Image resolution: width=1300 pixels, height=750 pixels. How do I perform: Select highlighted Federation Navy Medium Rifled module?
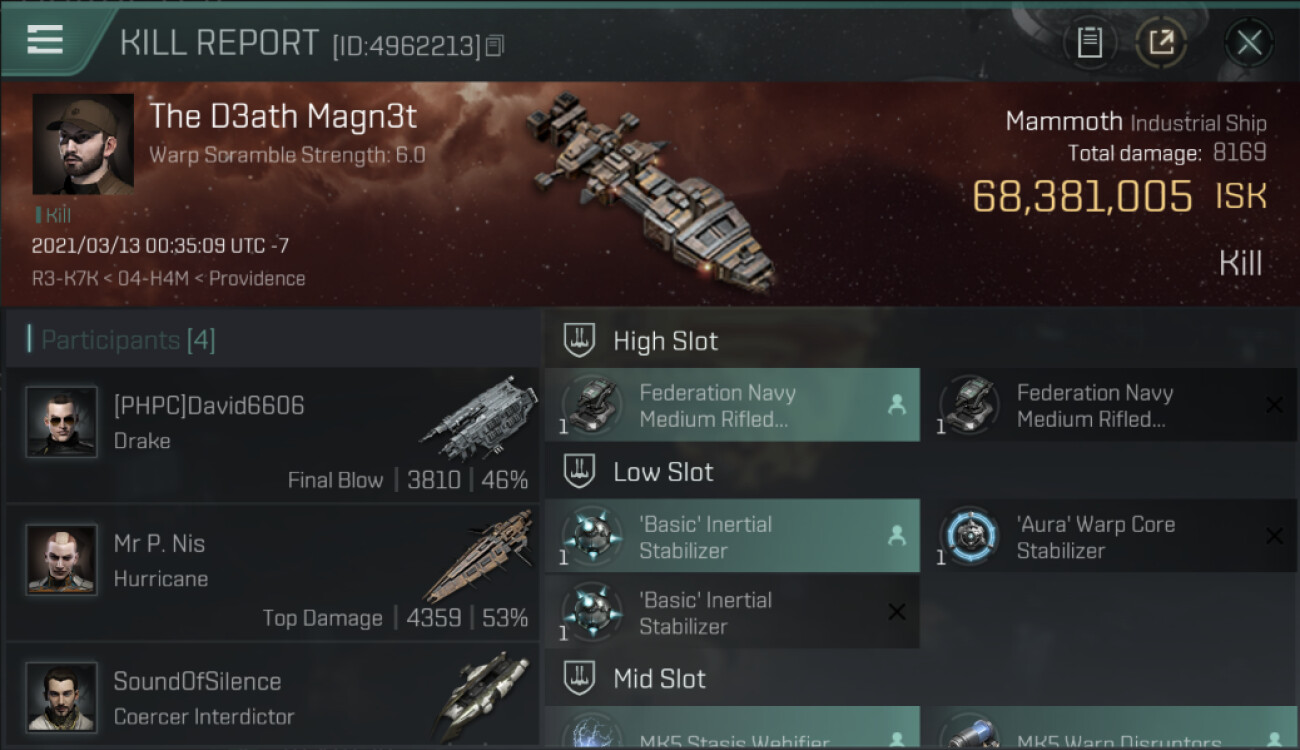click(732, 405)
